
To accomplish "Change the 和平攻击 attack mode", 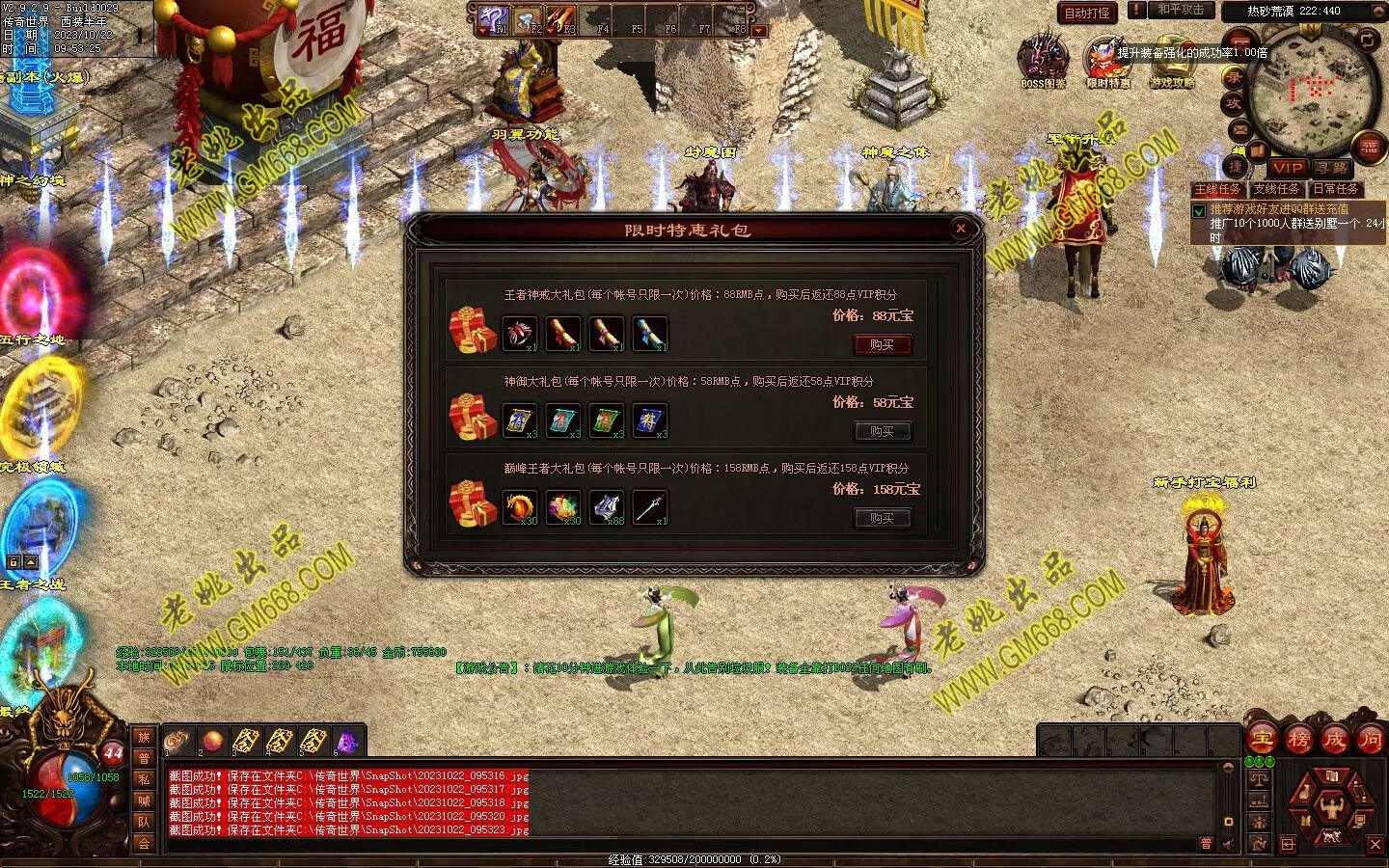I will point(1181,10).
